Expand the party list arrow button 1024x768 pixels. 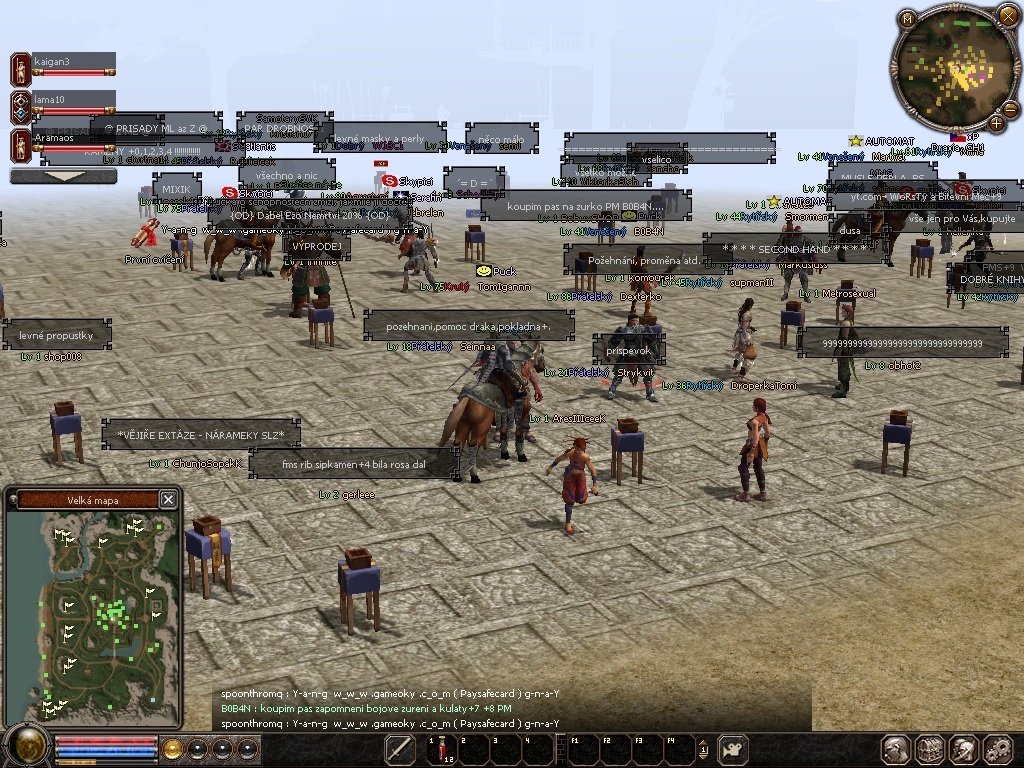click(63, 176)
